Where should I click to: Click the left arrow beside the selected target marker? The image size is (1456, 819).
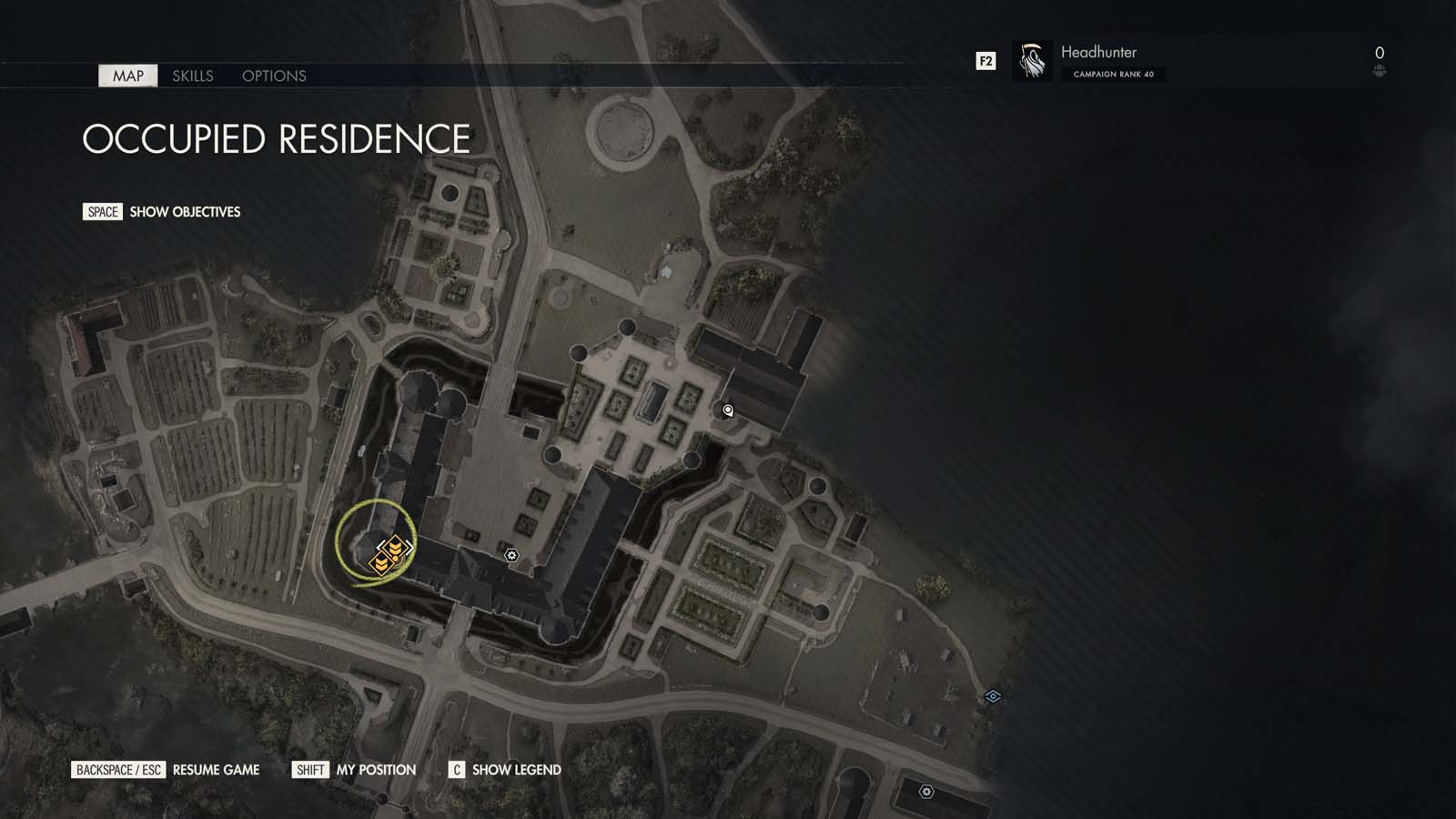pos(378,546)
